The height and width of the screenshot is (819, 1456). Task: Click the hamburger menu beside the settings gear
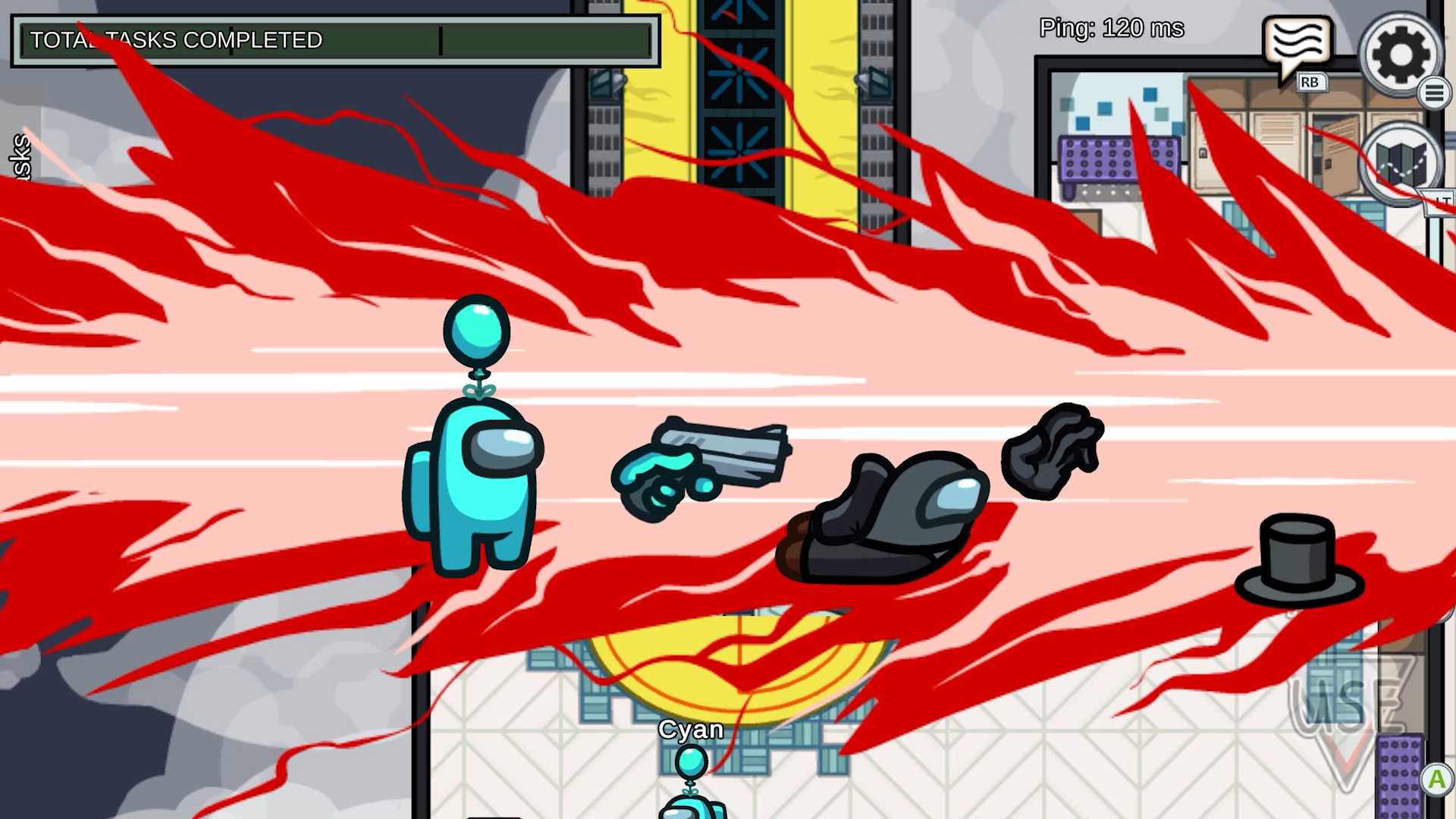point(1436,93)
